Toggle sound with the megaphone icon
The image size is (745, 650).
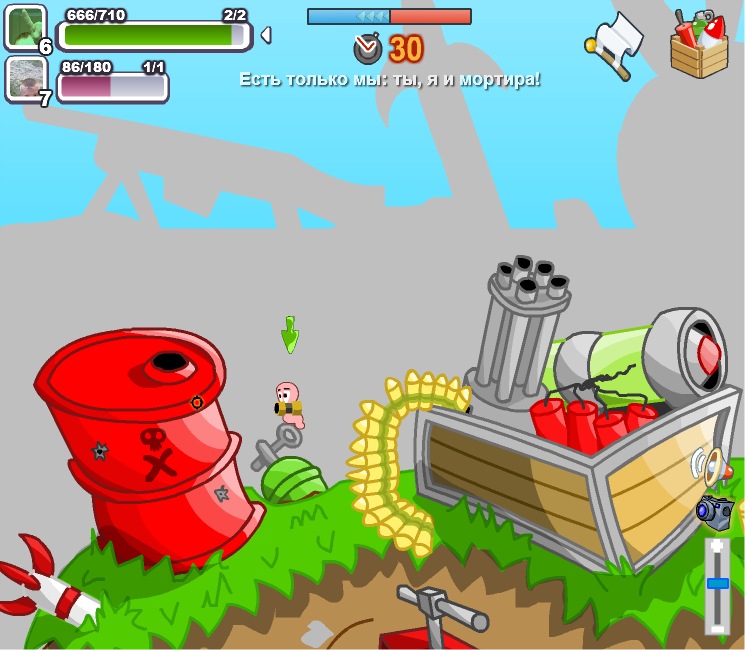pyautogui.click(x=710, y=465)
